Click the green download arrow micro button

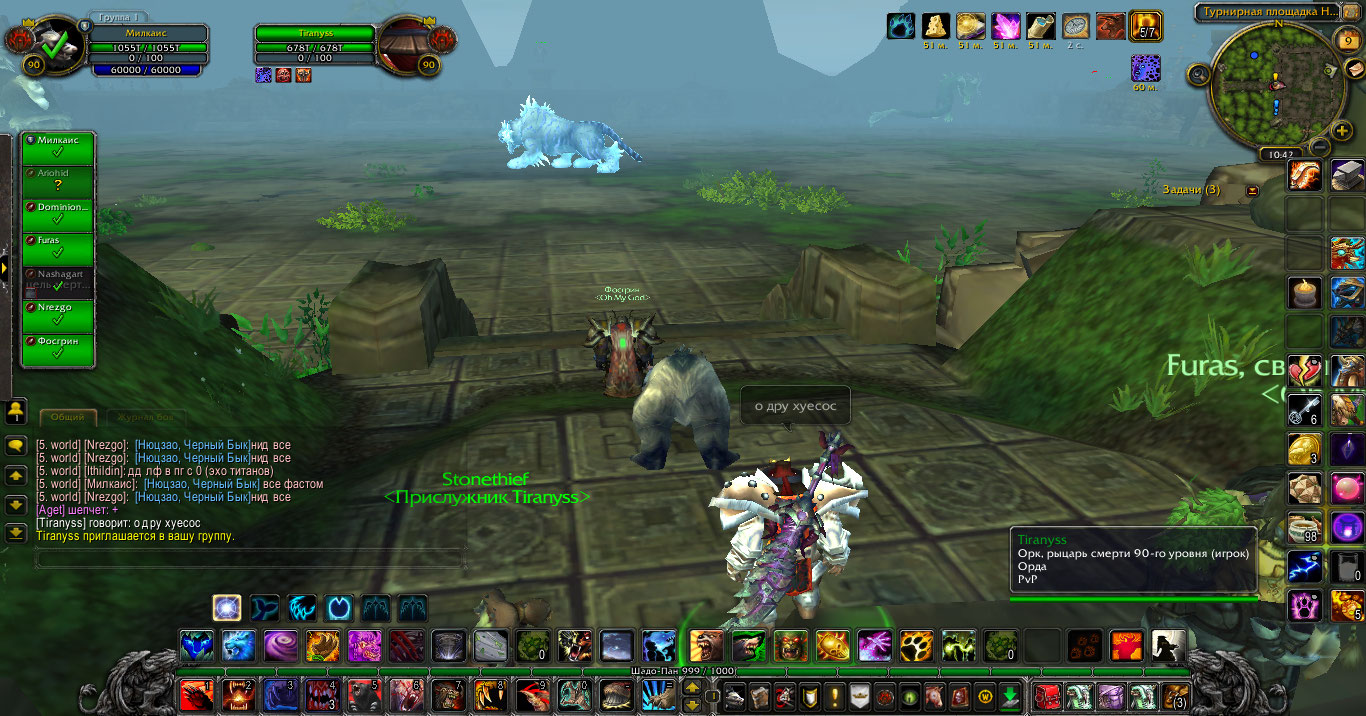pyautogui.click(x=1010, y=695)
